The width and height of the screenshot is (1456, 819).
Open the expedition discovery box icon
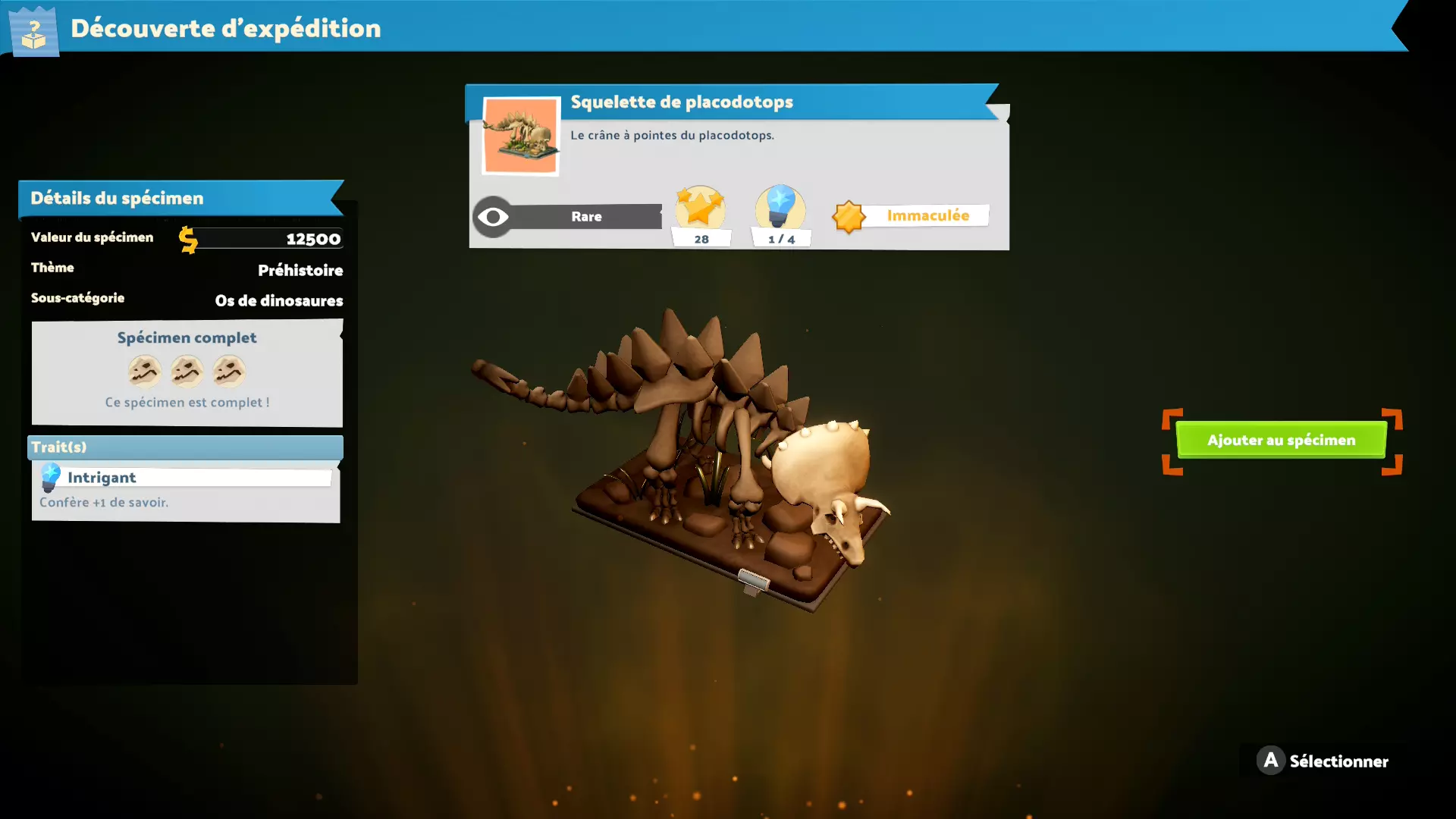click(x=33, y=31)
